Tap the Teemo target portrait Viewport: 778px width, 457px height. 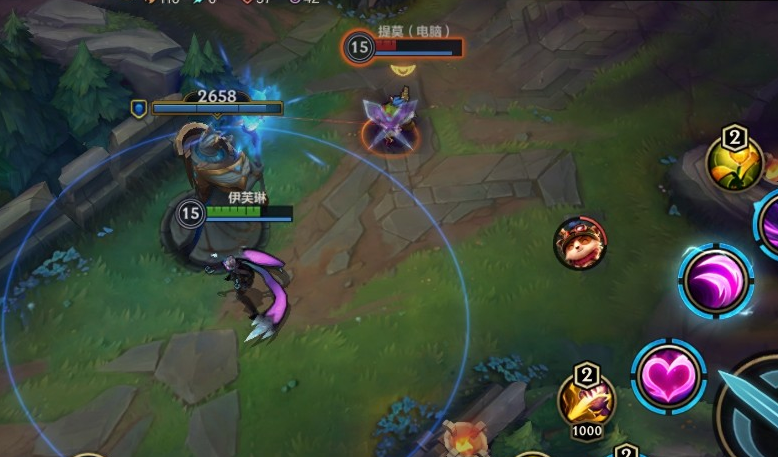(580, 243)
